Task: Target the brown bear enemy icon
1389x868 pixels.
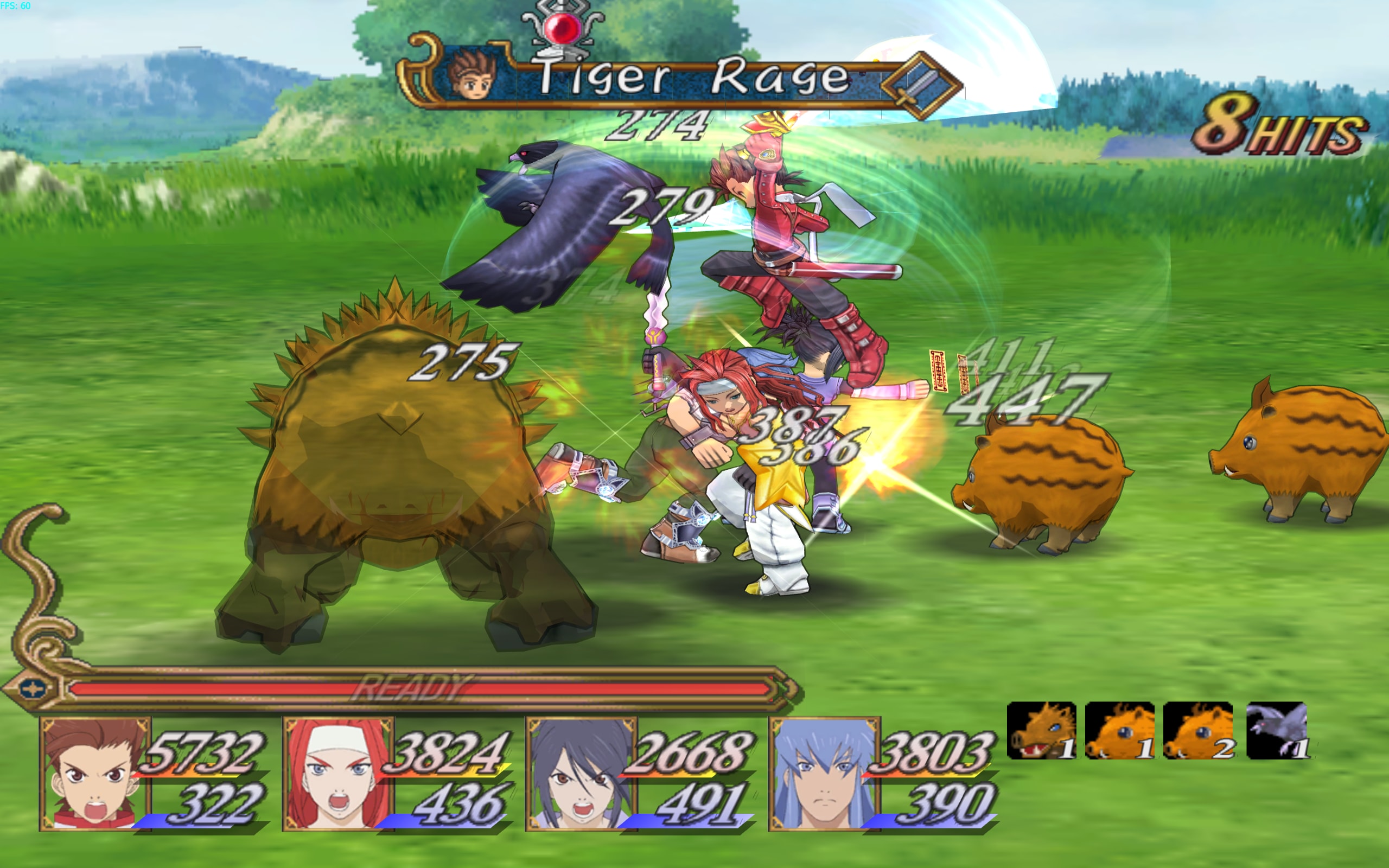Action: pos(1041,731)
